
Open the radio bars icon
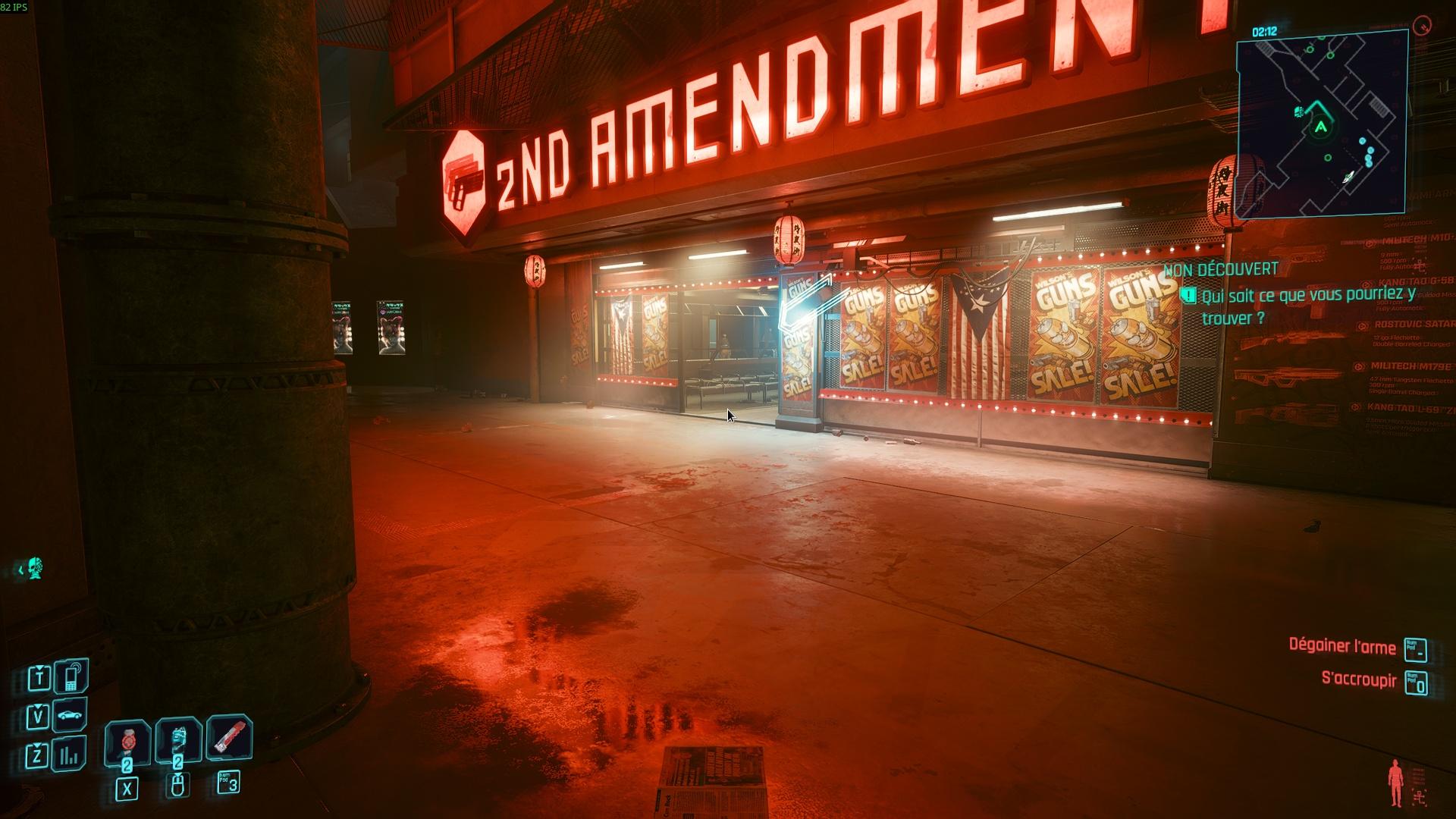click(70, 755)
